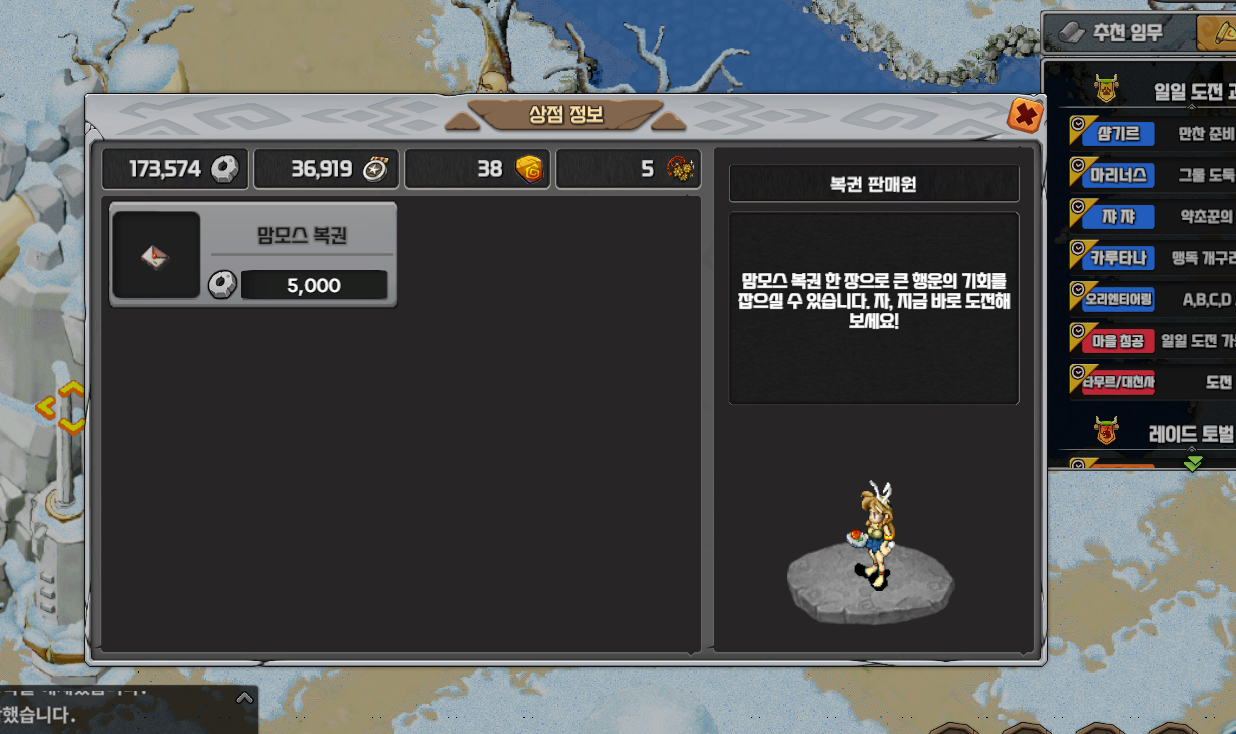
Task: Expand the chat log with the up arrow
Action: point(244,698)
